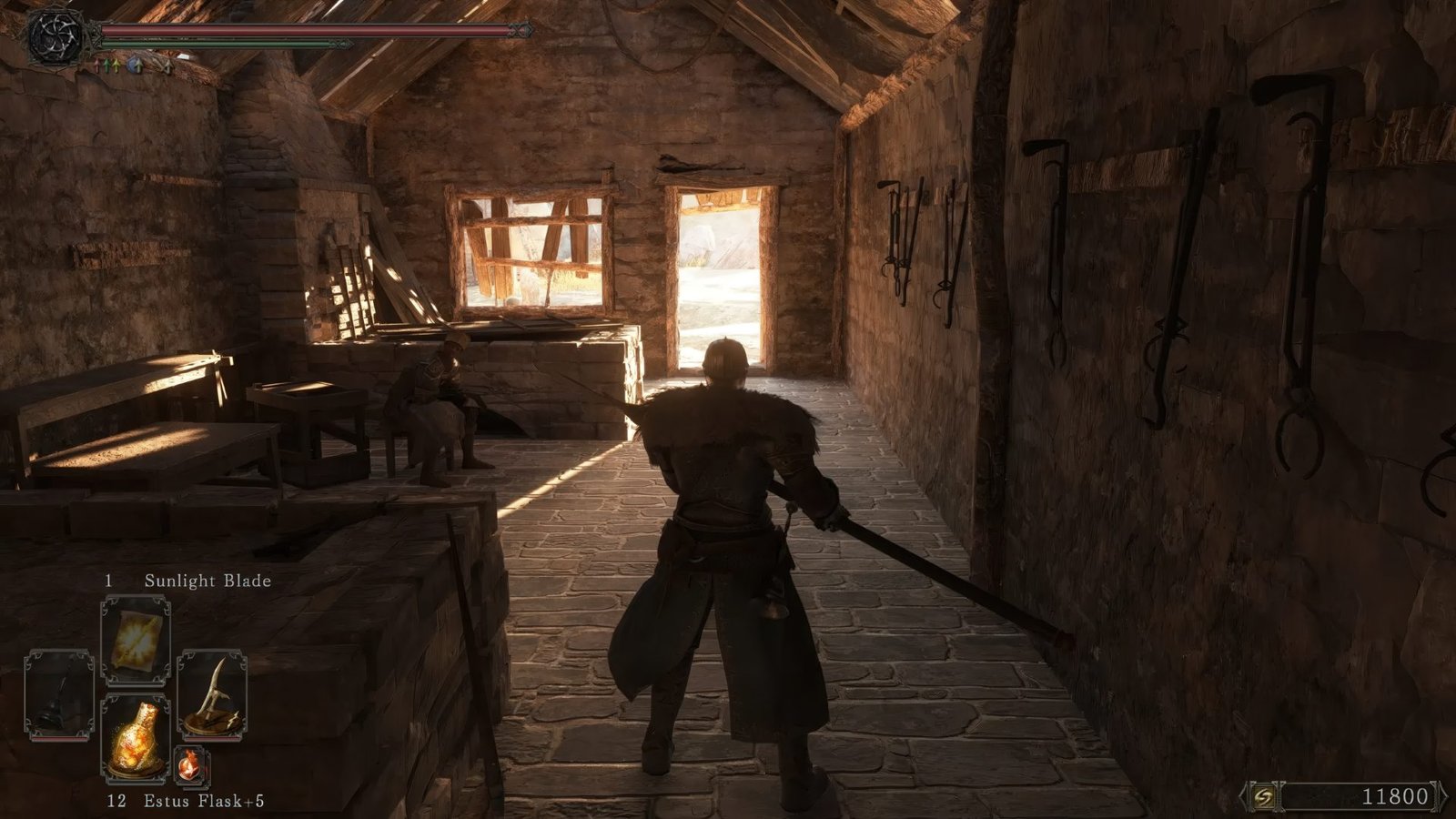
Task: Click the small ember icon beside the Estus Flask
Action: pyautogui.click(x=189, y=764)
